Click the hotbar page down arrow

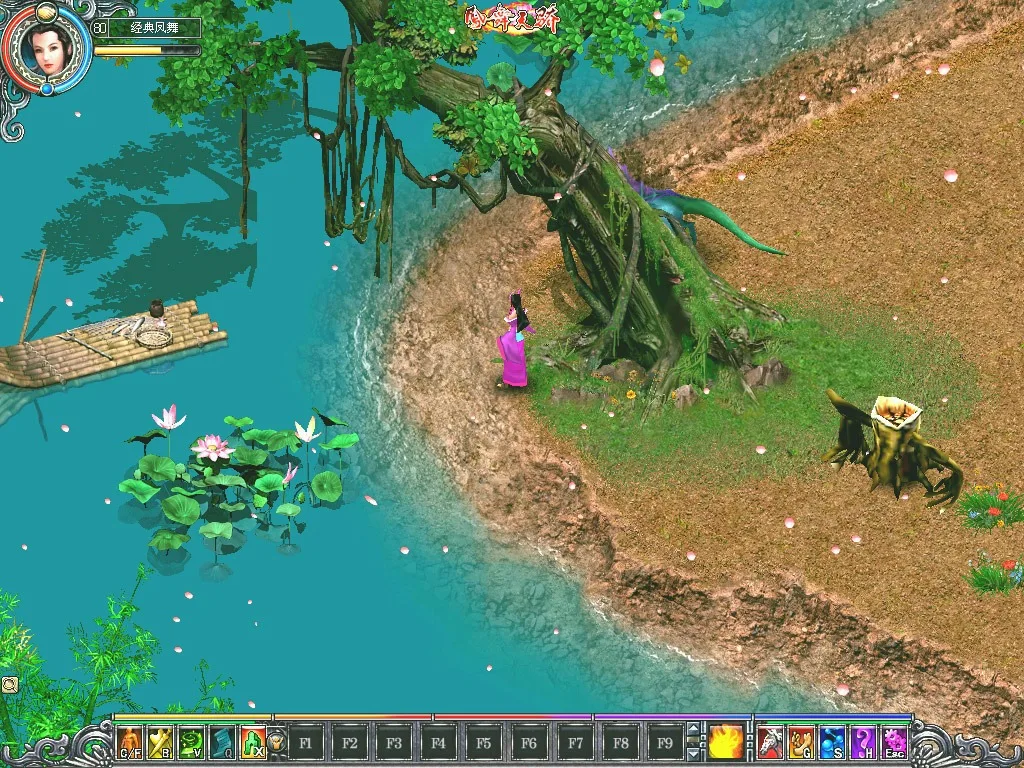coord(694,752)
